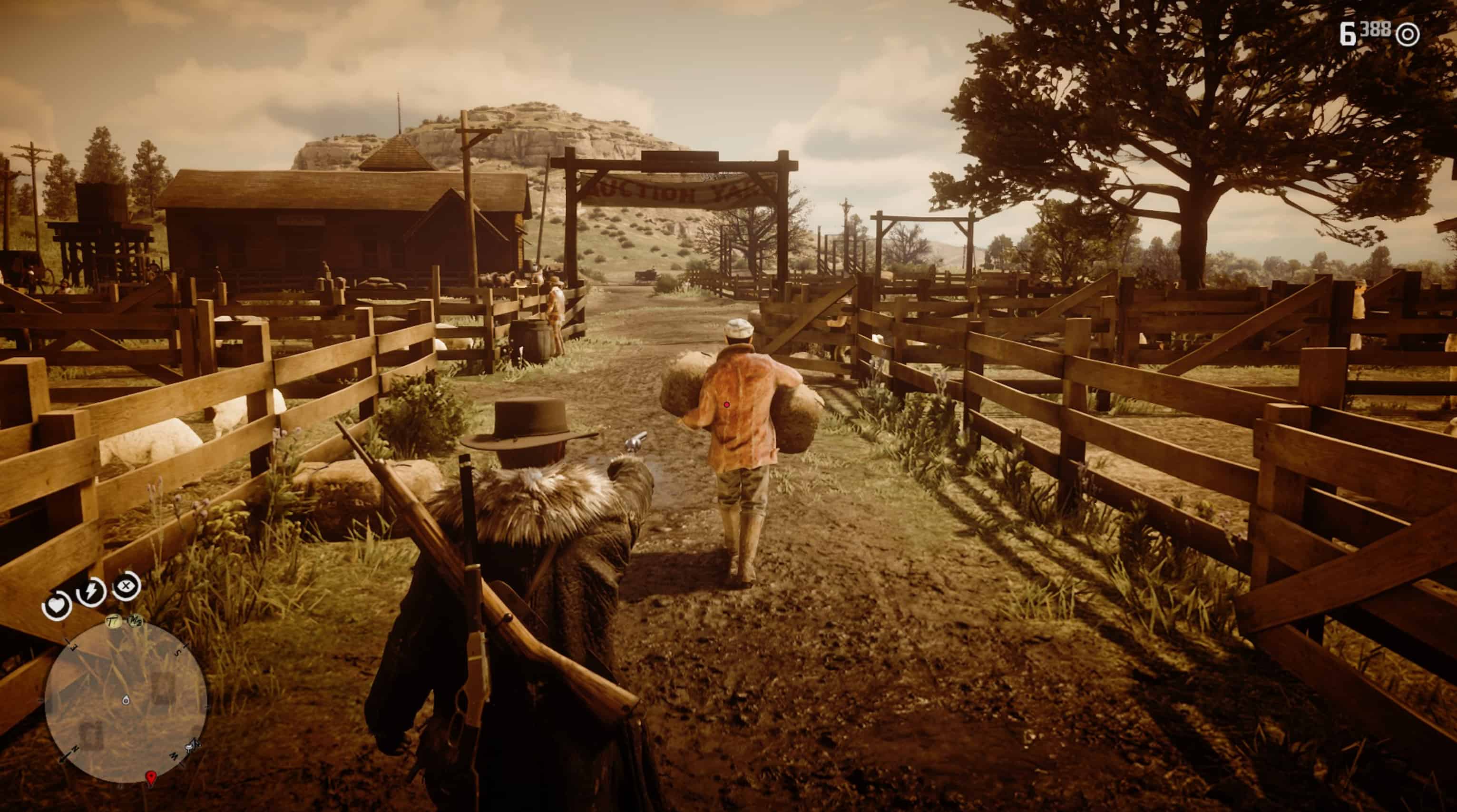Select the player position marker on minimap
The height and width of the screenshot is (812, 1457).
126,701
